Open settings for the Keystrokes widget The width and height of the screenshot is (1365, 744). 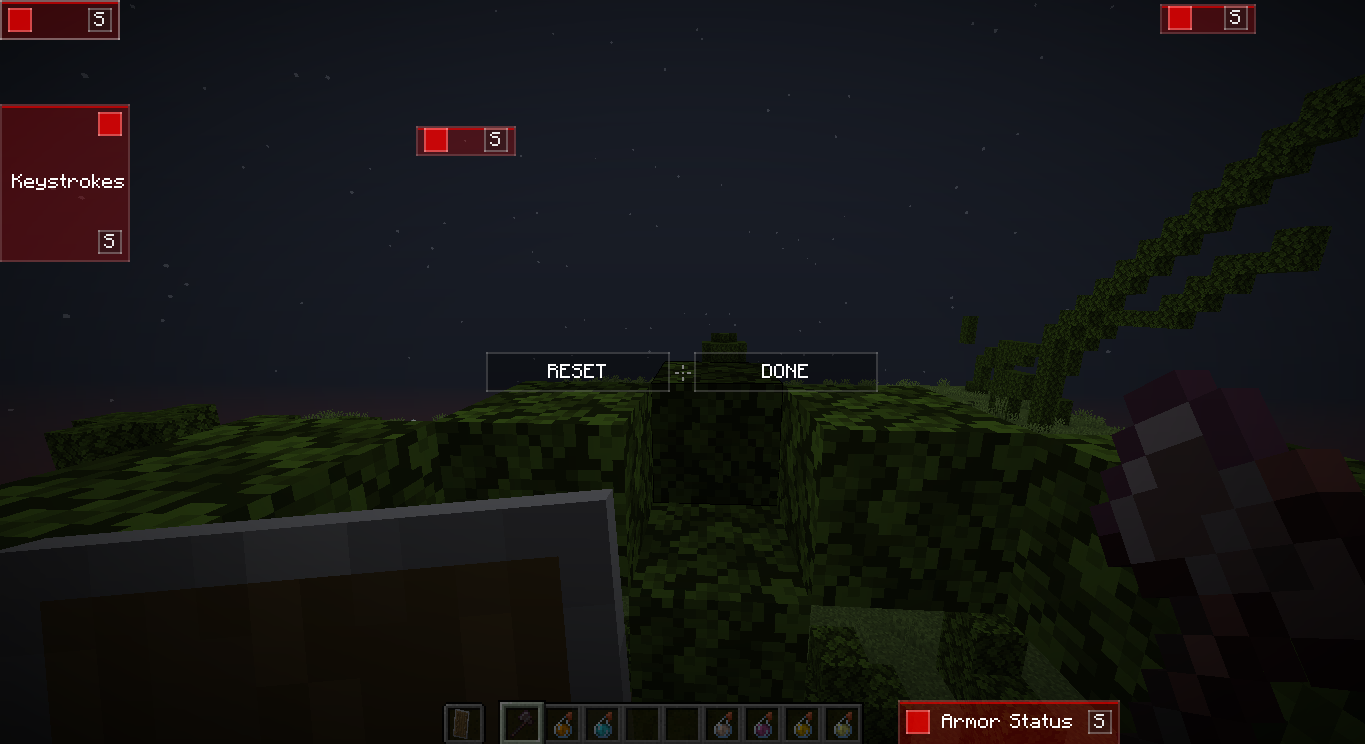pos(107,241)
